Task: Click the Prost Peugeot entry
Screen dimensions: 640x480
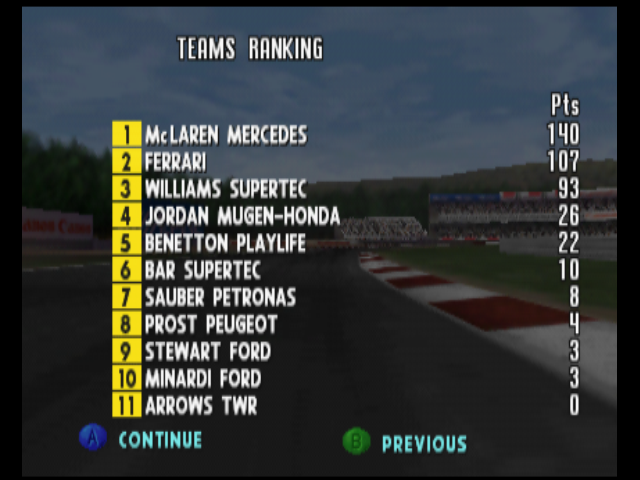Action: 211,324
